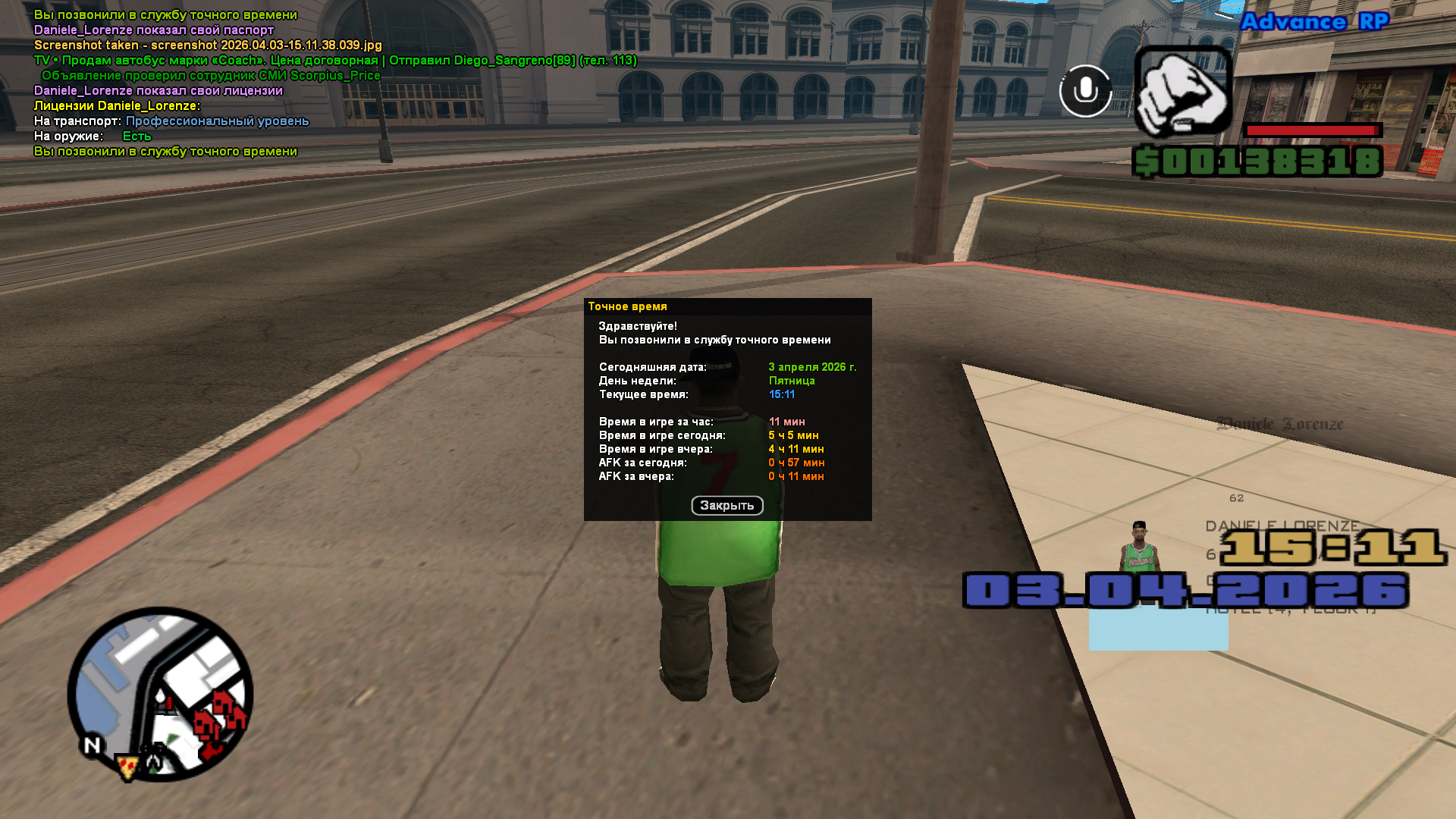Select the fist weapon icon
This screenshot has height=819, width=1456.
click(x=1182, y=91)
